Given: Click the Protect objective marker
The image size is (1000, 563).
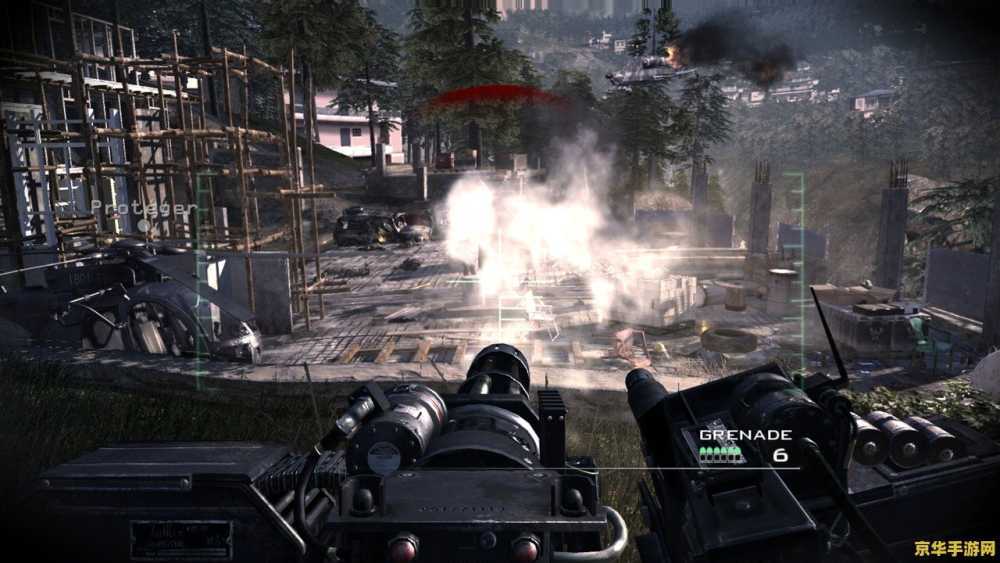Looking at the screenshot, I should point(144,209).
